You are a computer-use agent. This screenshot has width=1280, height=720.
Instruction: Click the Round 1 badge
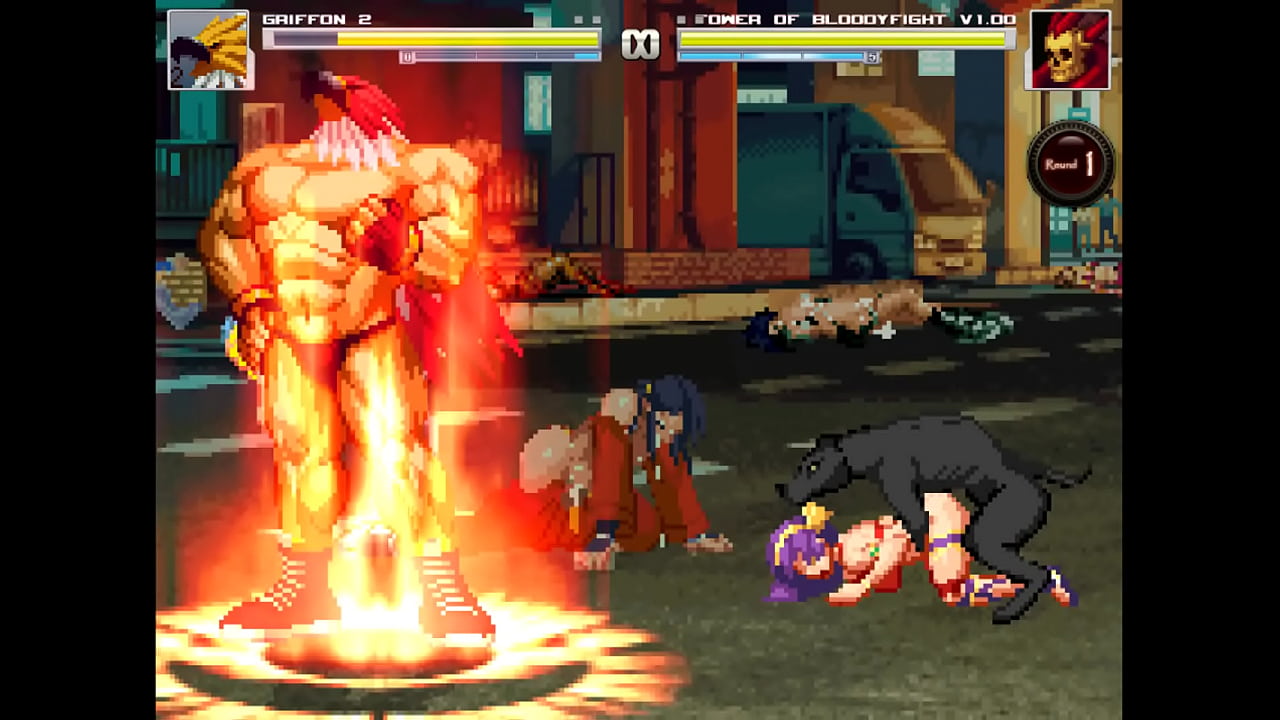pyautogui.click(x=1070, y=164)
